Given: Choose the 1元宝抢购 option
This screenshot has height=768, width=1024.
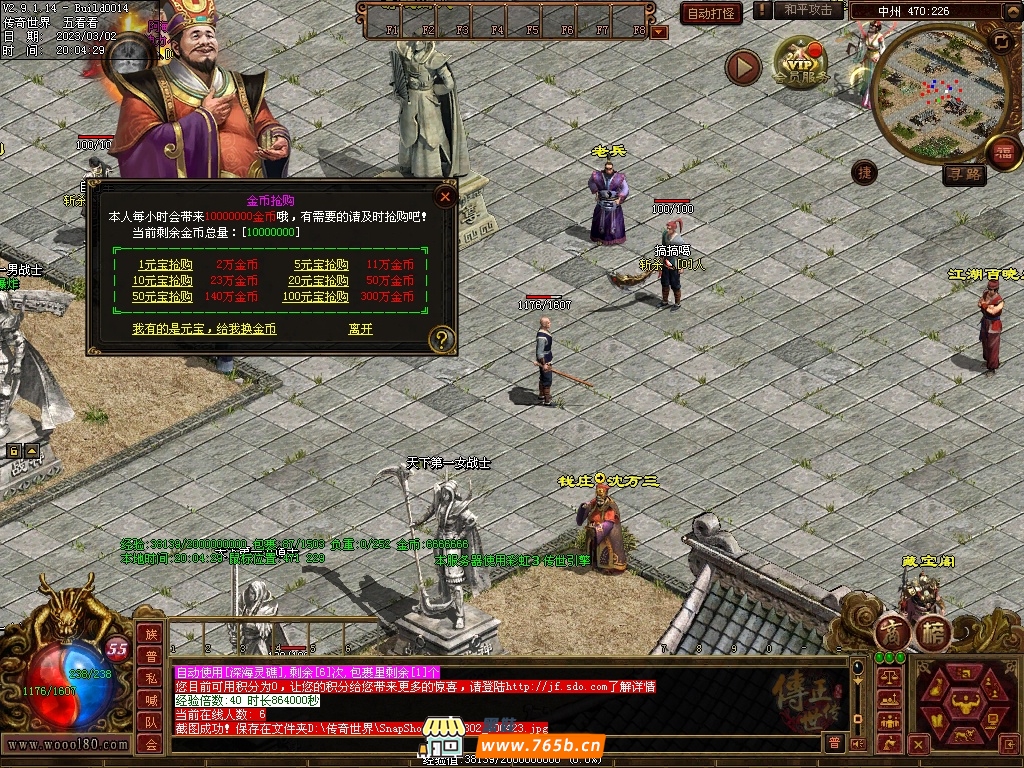Looking at the screenshot, I should click(x=166, y=265).
